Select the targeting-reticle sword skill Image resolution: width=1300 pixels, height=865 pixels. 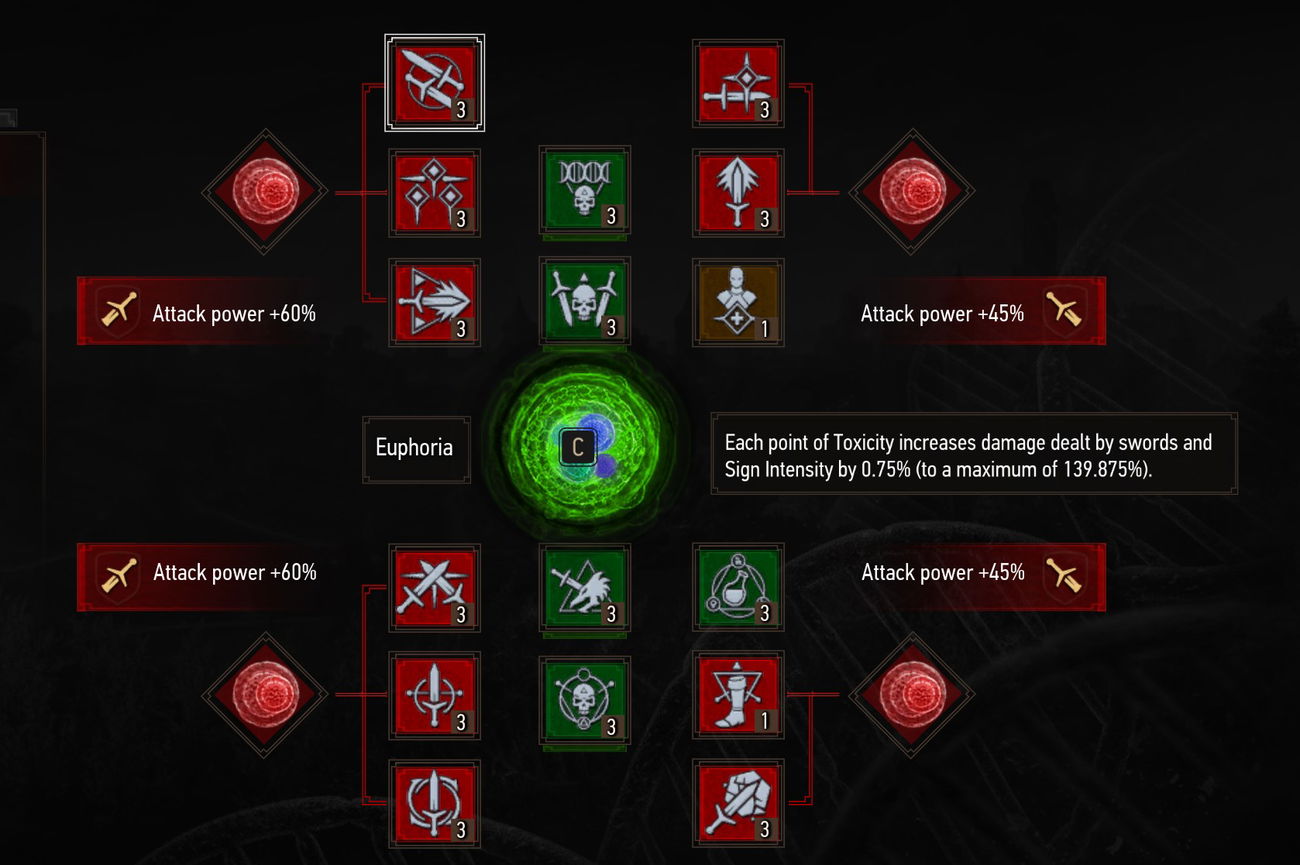tap(435, 696)
